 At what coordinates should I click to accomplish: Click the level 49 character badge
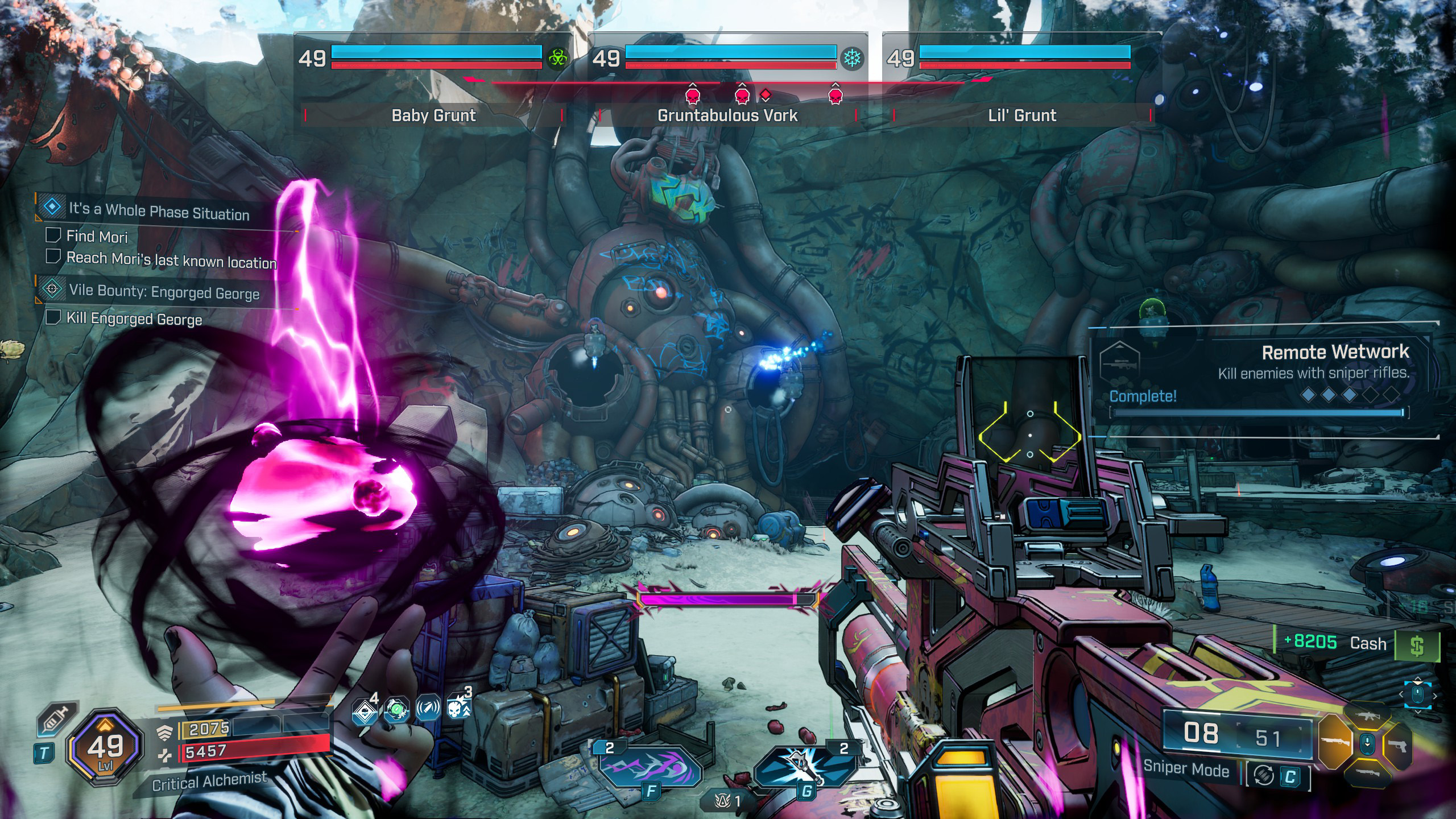pos(105,747)
